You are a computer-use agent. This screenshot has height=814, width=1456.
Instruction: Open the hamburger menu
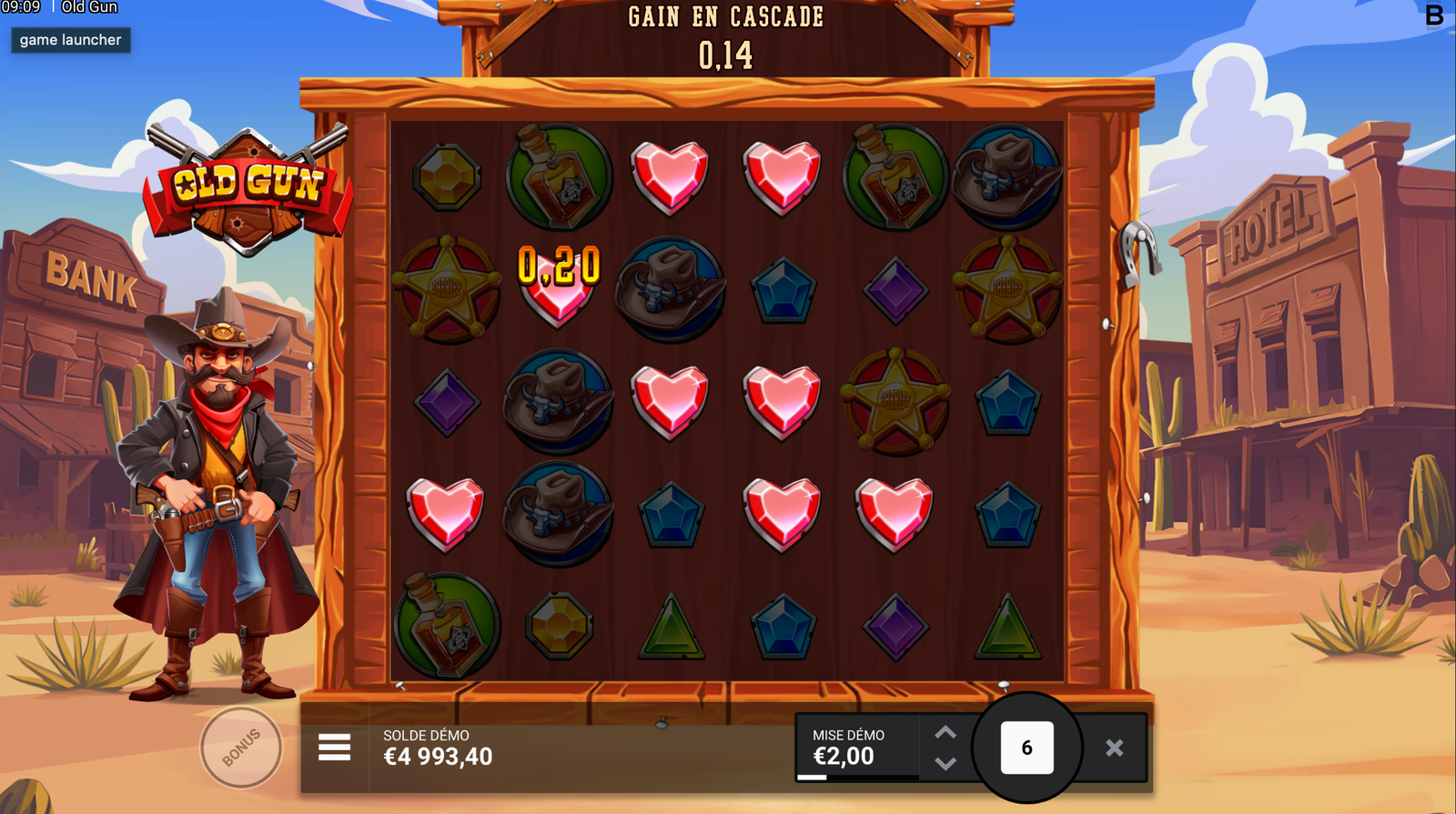[x=334, y=748]
